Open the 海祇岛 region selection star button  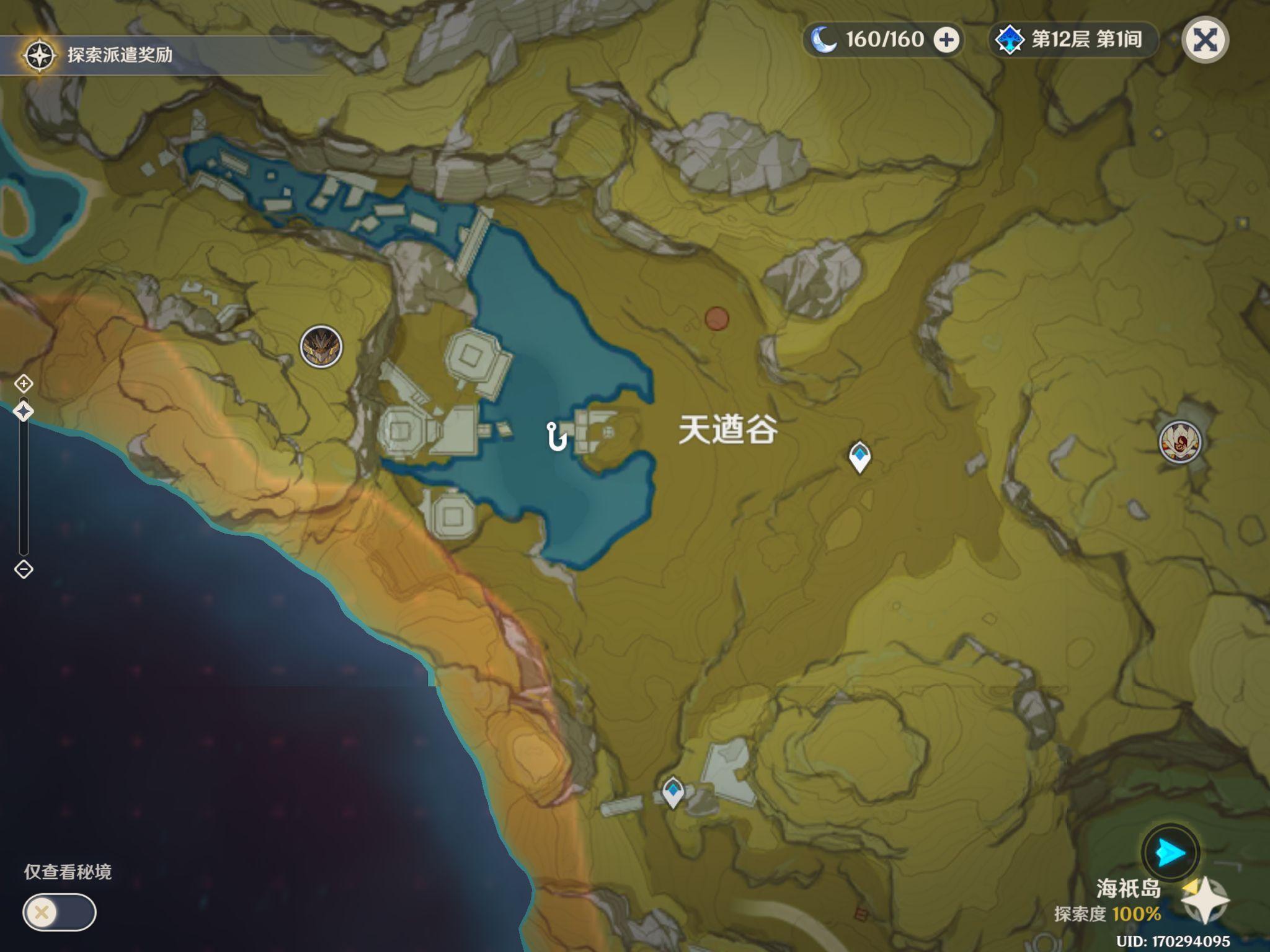point(1204,899)
